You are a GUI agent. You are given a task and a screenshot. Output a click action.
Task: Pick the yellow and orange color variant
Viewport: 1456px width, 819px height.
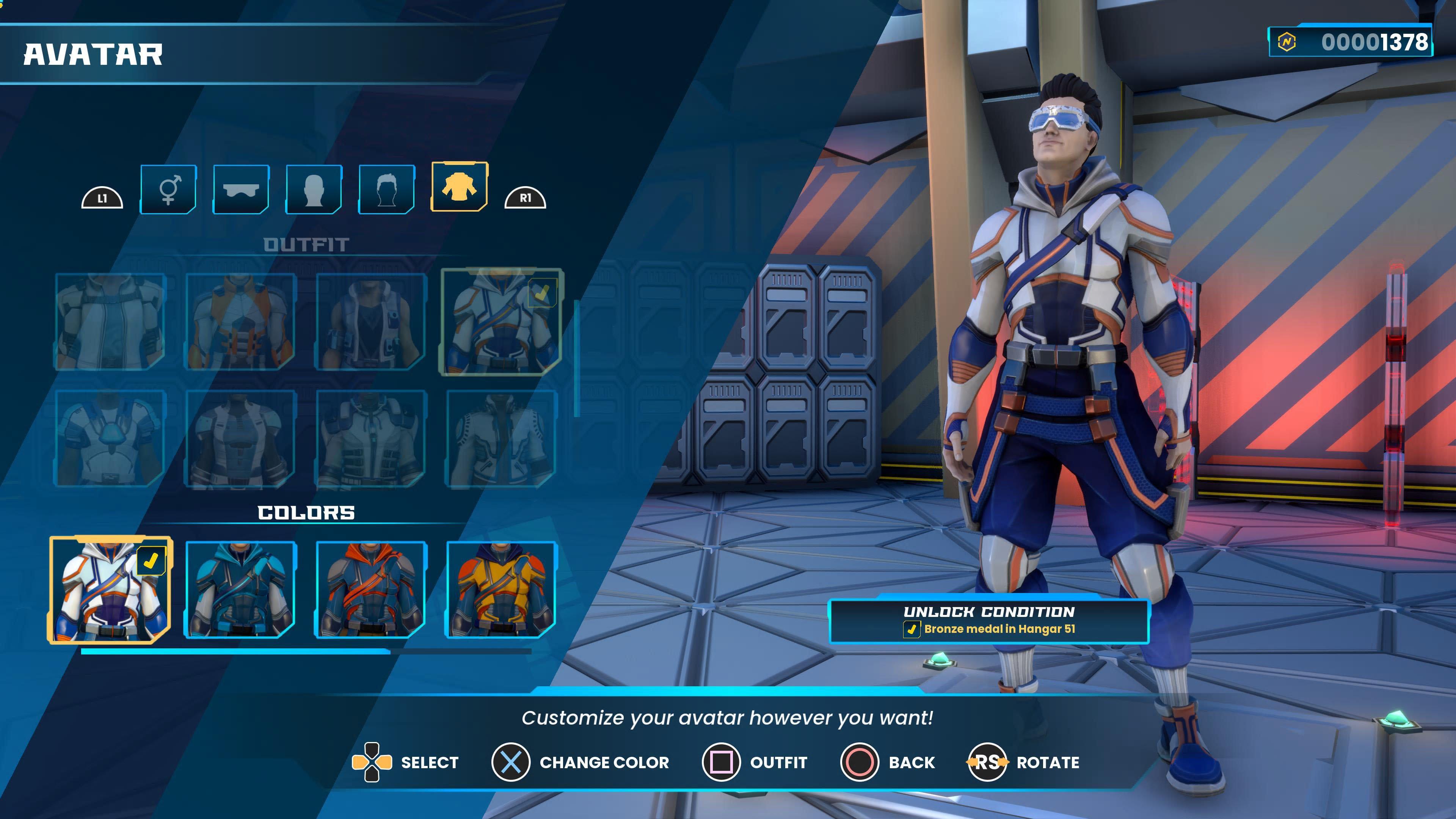tap(501, 590)
